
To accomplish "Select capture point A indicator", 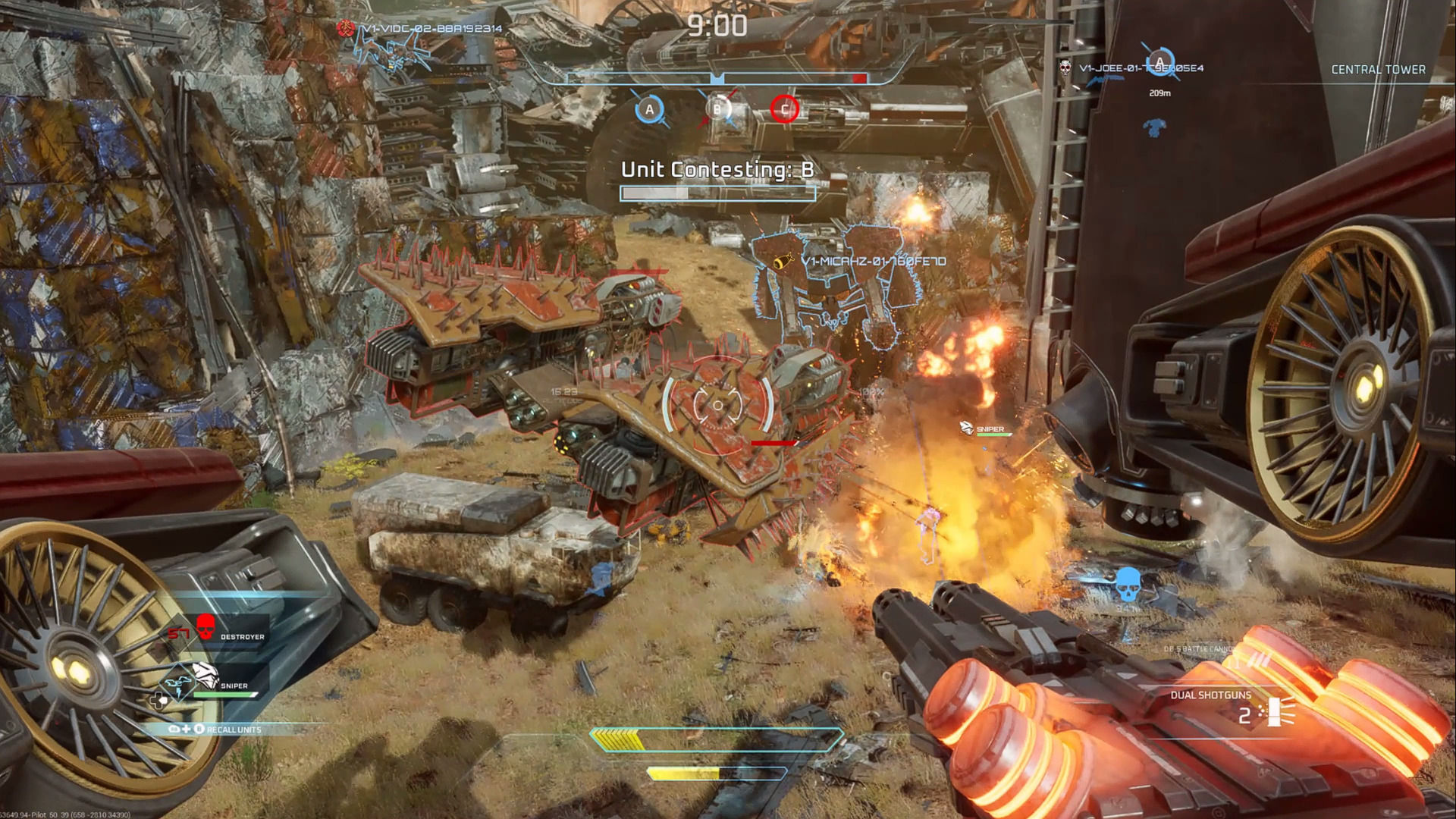I will [649, 110].
